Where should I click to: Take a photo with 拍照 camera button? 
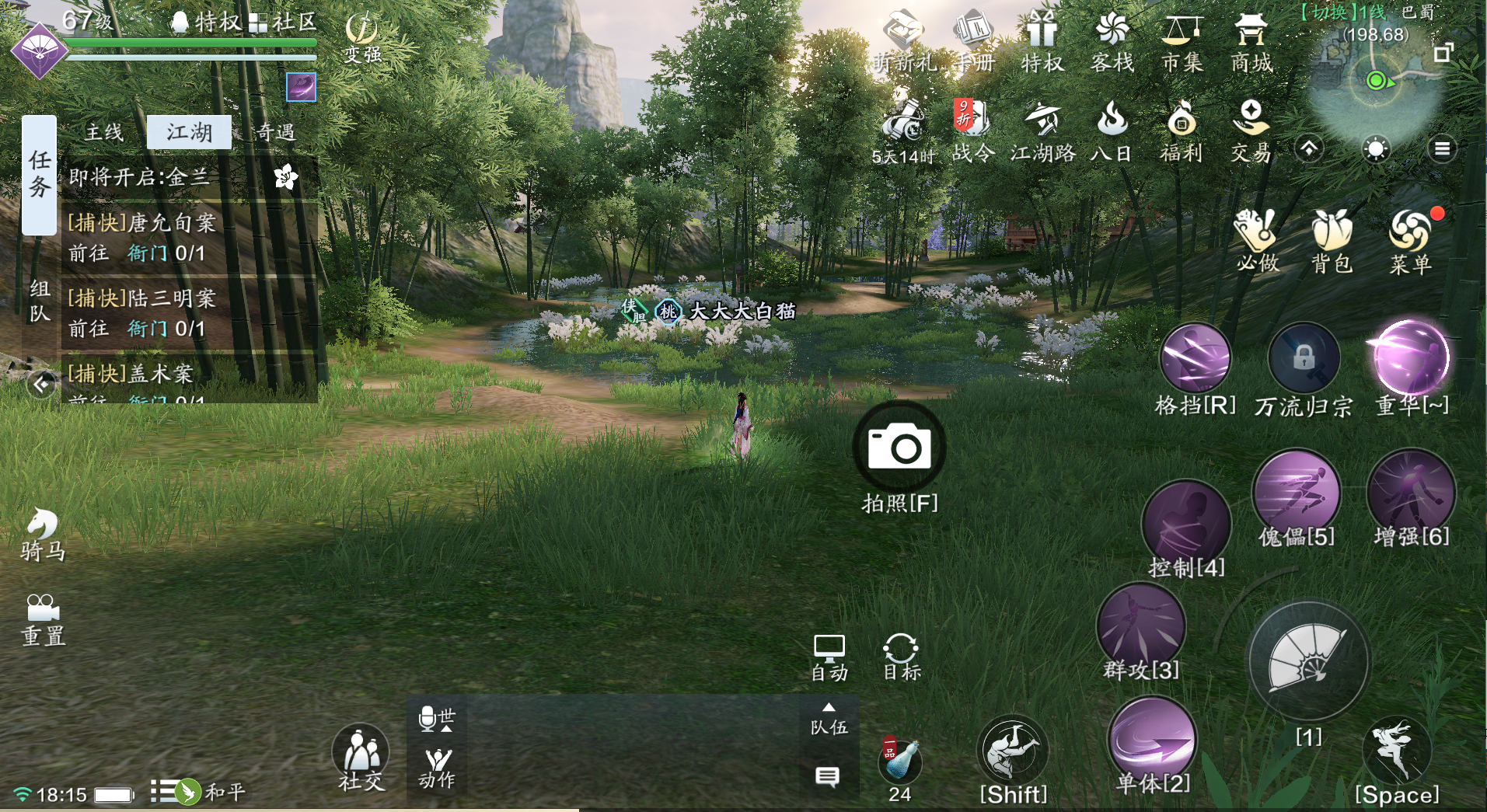click(899, 448)
